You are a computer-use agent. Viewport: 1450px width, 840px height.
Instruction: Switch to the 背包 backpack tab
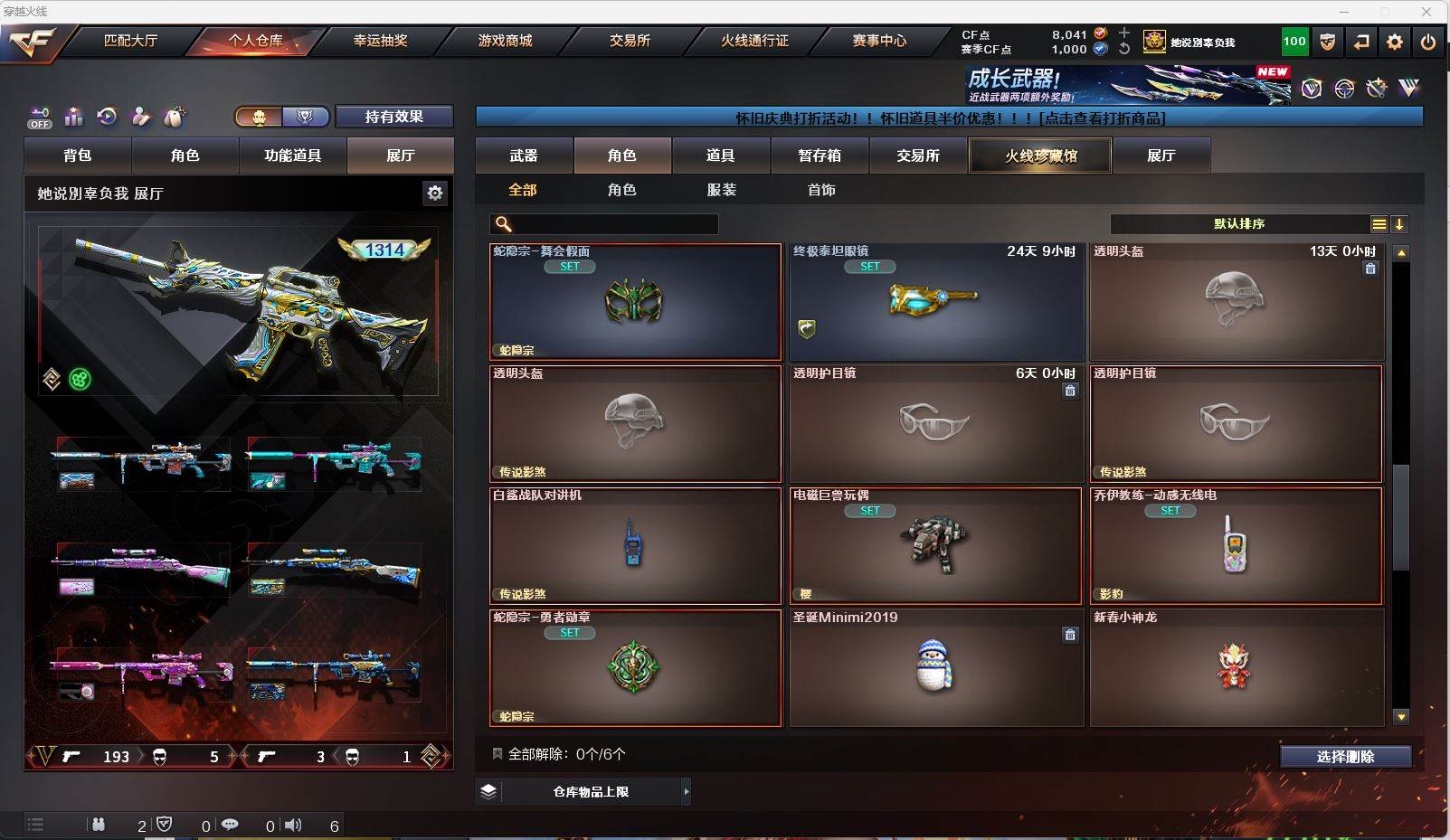[x=78, y=156]
